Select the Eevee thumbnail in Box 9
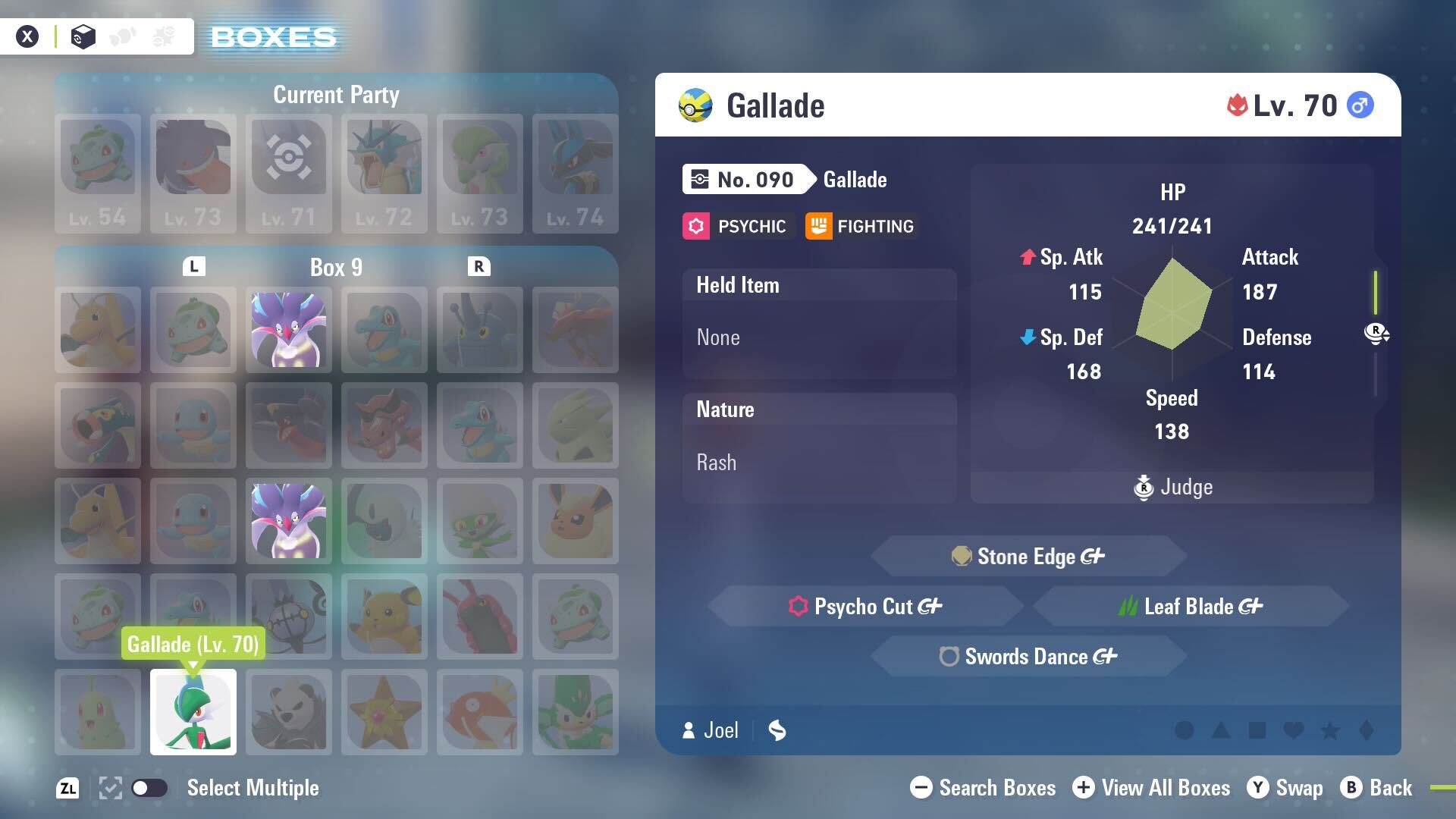Screen dimensions: 1456x819 click(x=574, y=521)
